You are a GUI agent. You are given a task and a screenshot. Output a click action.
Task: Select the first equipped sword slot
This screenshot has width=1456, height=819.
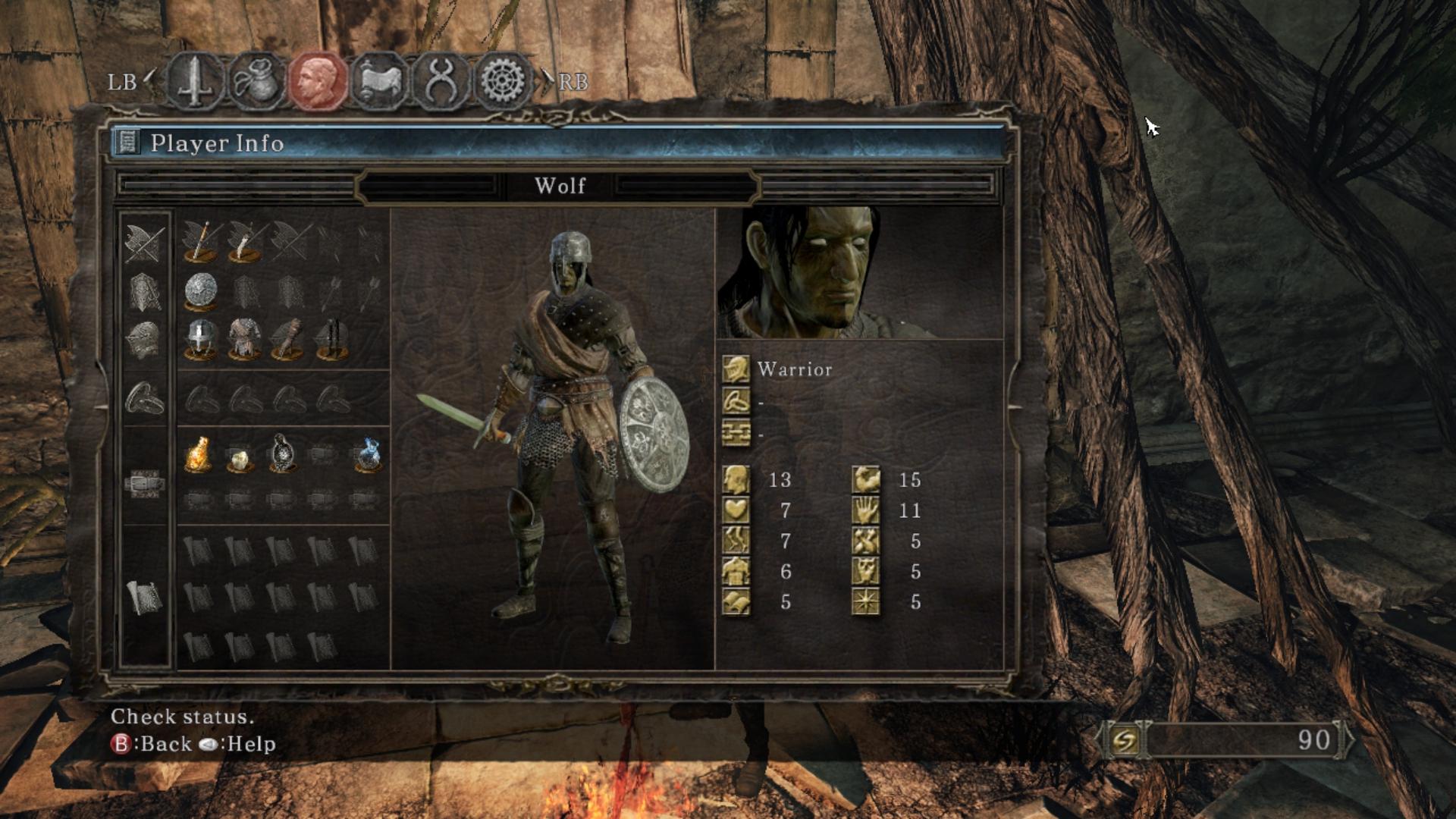(201, 241)
